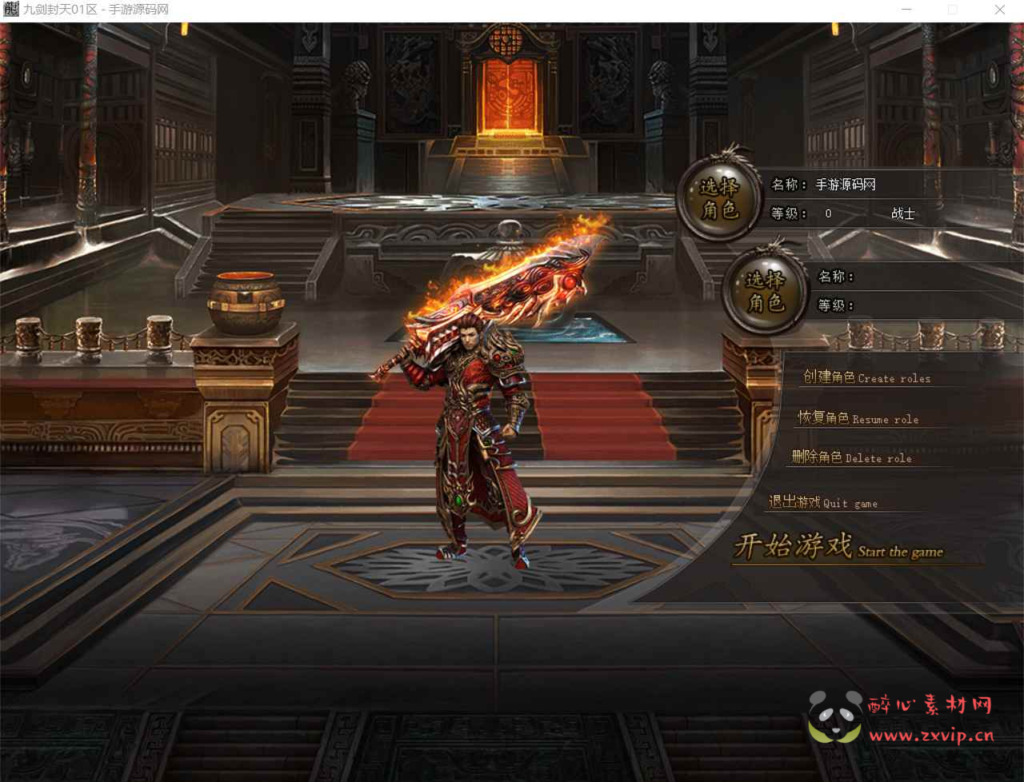Select the character slot named 手游源码网
The width and height of the screenshot is (1024, 782).
pos(719,198)
